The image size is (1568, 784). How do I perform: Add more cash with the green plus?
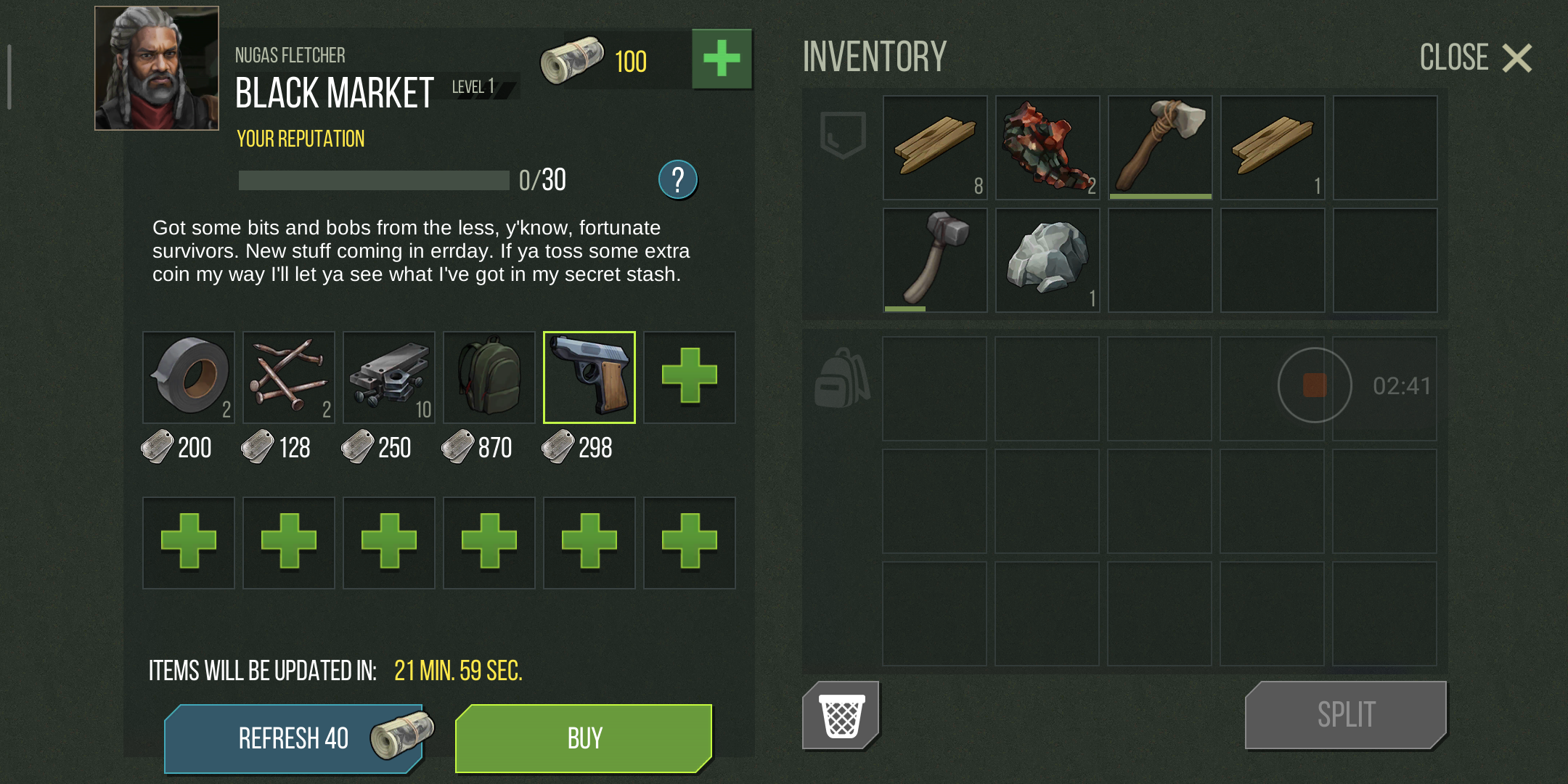coord(722,59)
